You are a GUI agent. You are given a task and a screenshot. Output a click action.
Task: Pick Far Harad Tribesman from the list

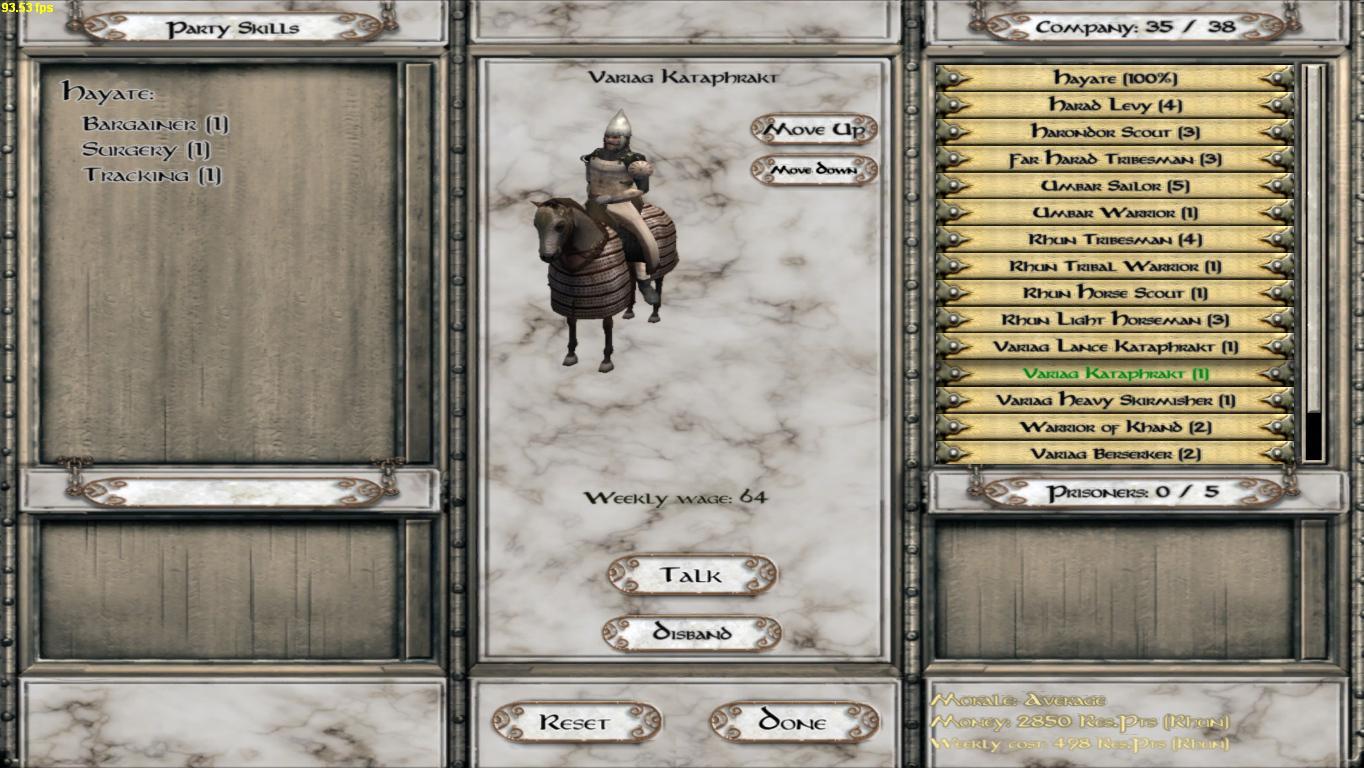click(x=1115, y=159)
